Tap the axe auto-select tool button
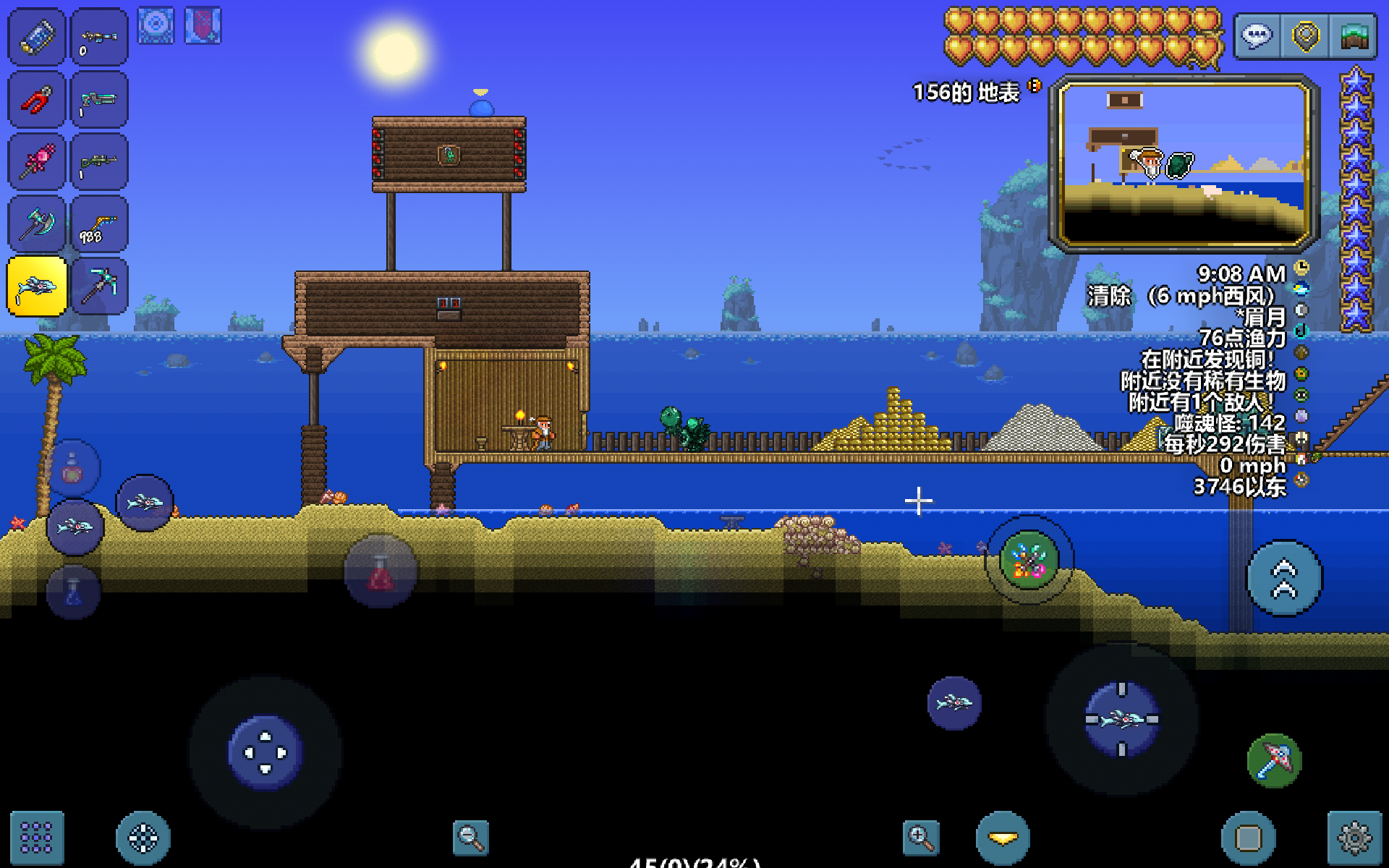 point(1275,761)
